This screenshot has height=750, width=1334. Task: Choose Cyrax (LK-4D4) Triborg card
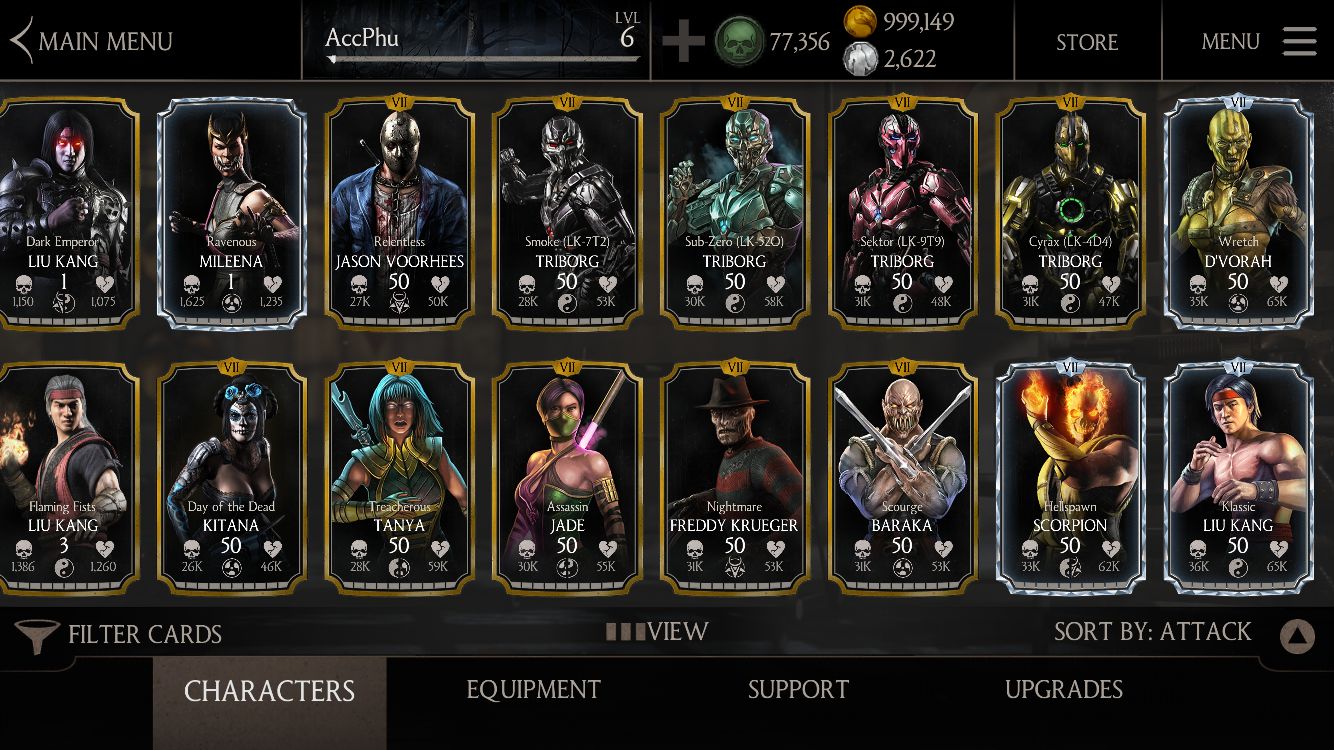1070,212
